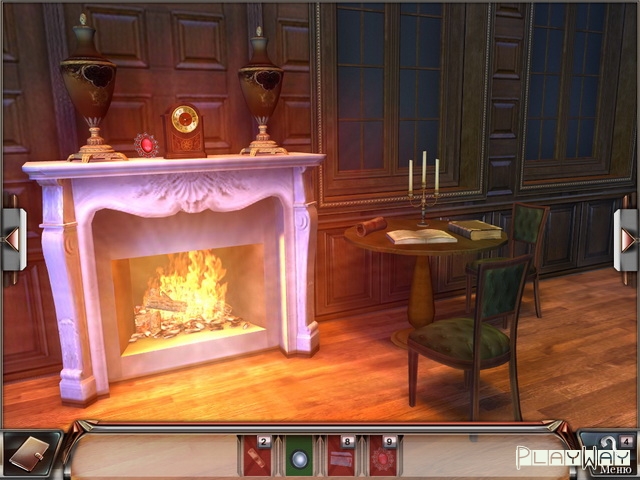Select the red gear inventory item

tap(382, 458)
